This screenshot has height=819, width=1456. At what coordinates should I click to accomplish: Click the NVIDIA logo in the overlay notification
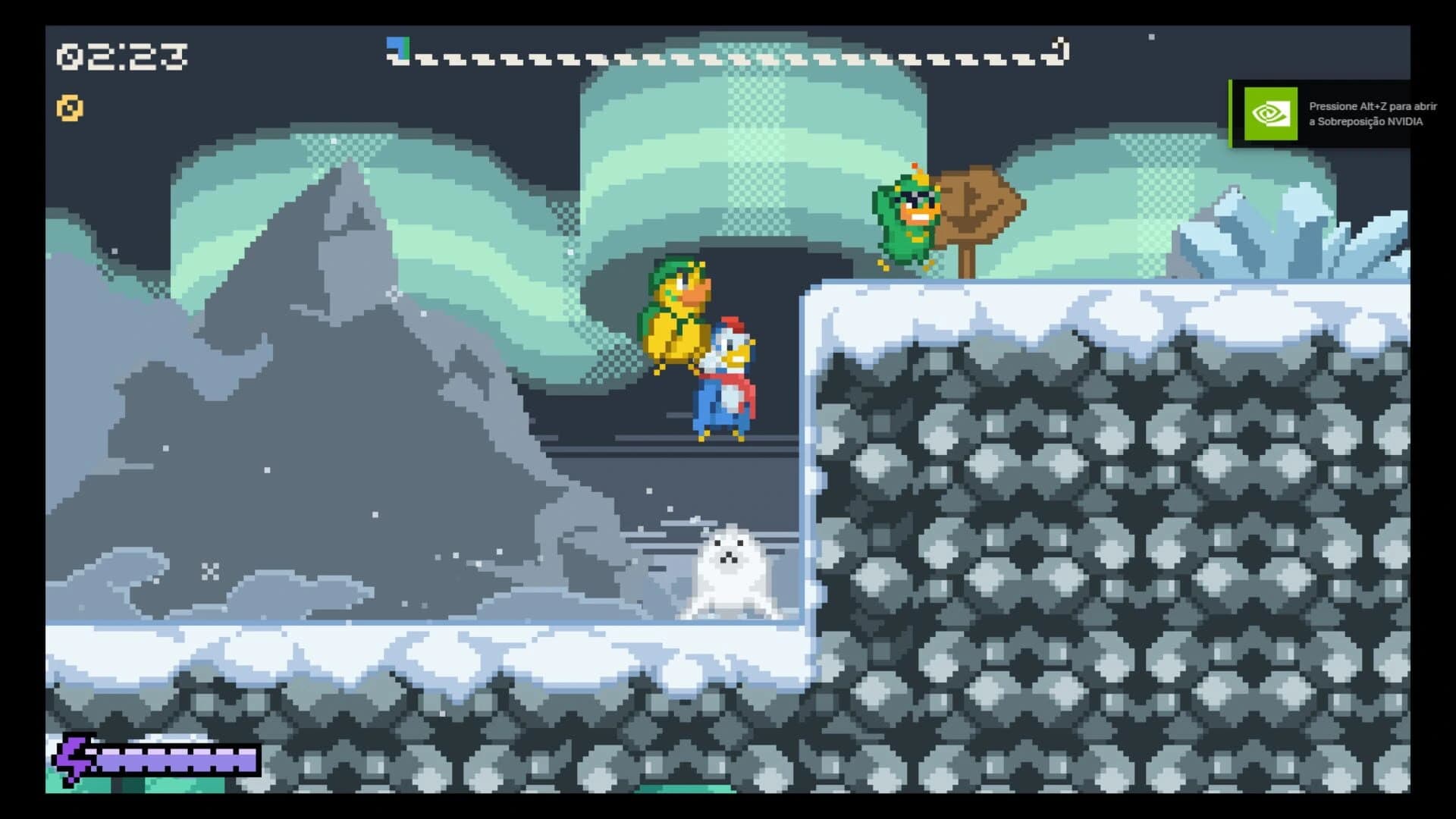coord(1271,113)
